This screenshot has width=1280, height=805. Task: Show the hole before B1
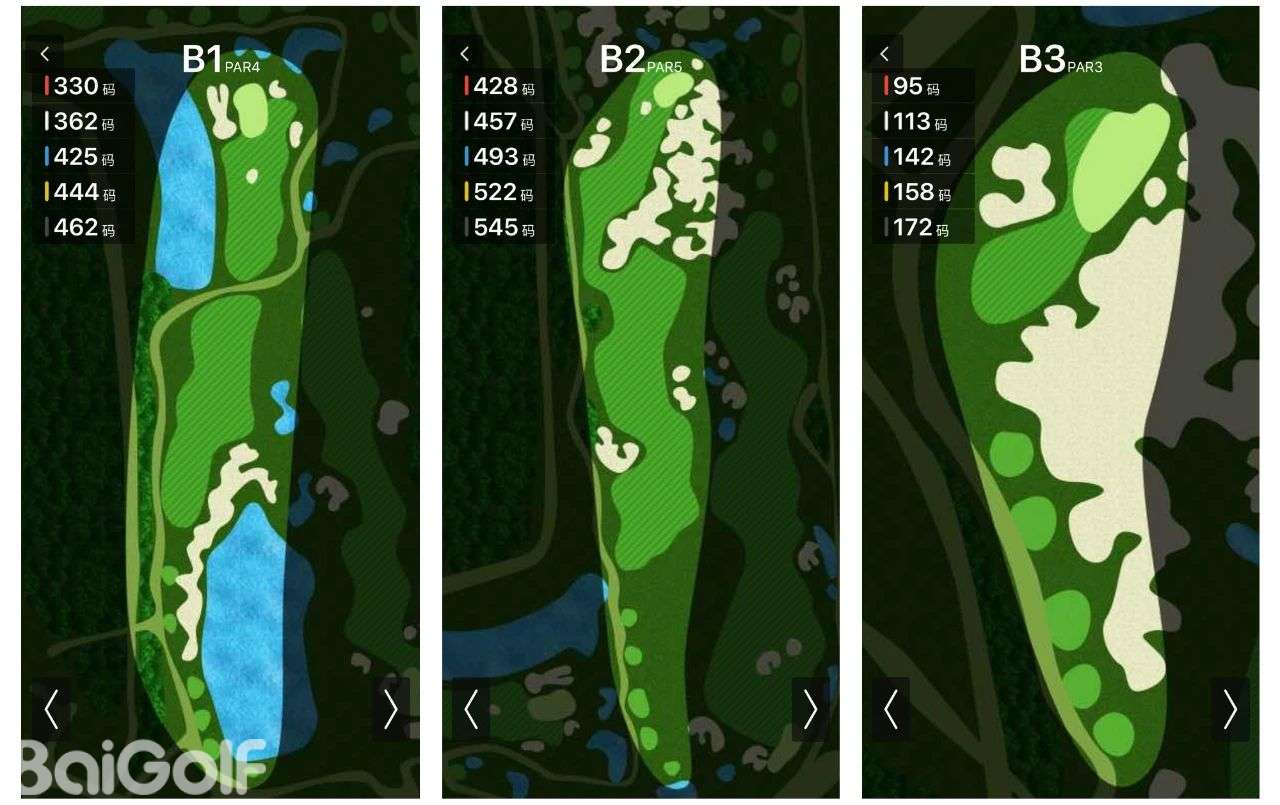coord(51,709)
